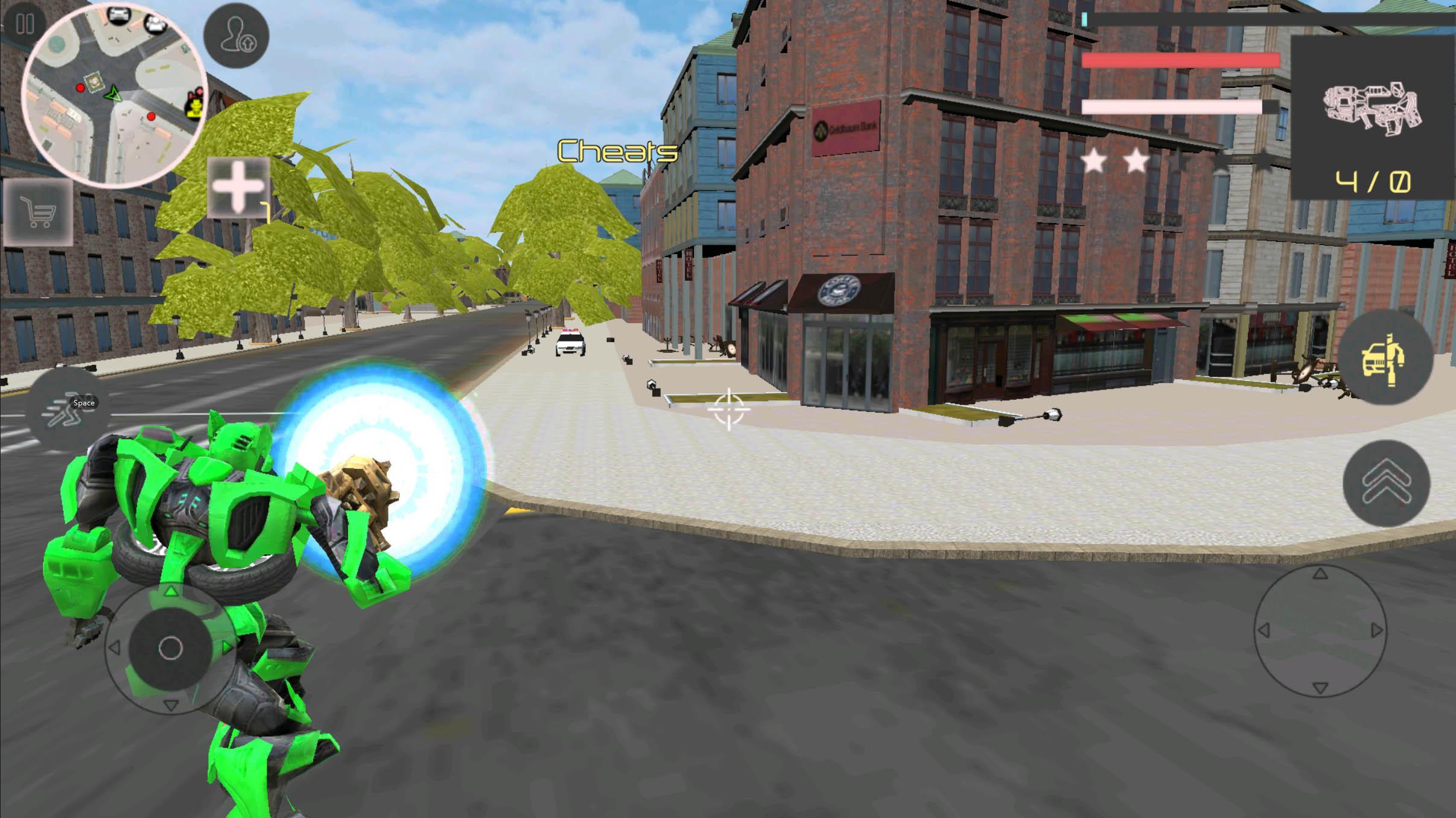The width and height of the screenshot is (1456, 818).
Task: Toggle the aiming crosshair at screen center
Action: point(730,409)
